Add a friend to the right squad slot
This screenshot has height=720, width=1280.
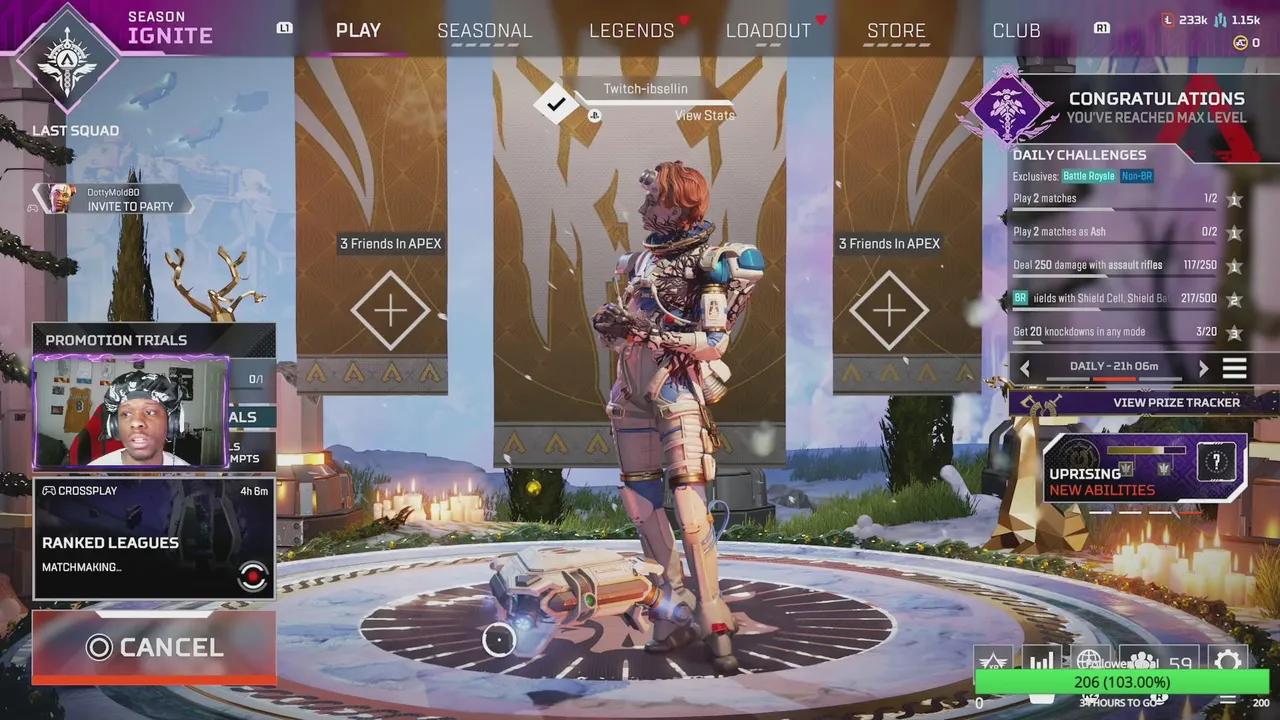tap(889, 311)
